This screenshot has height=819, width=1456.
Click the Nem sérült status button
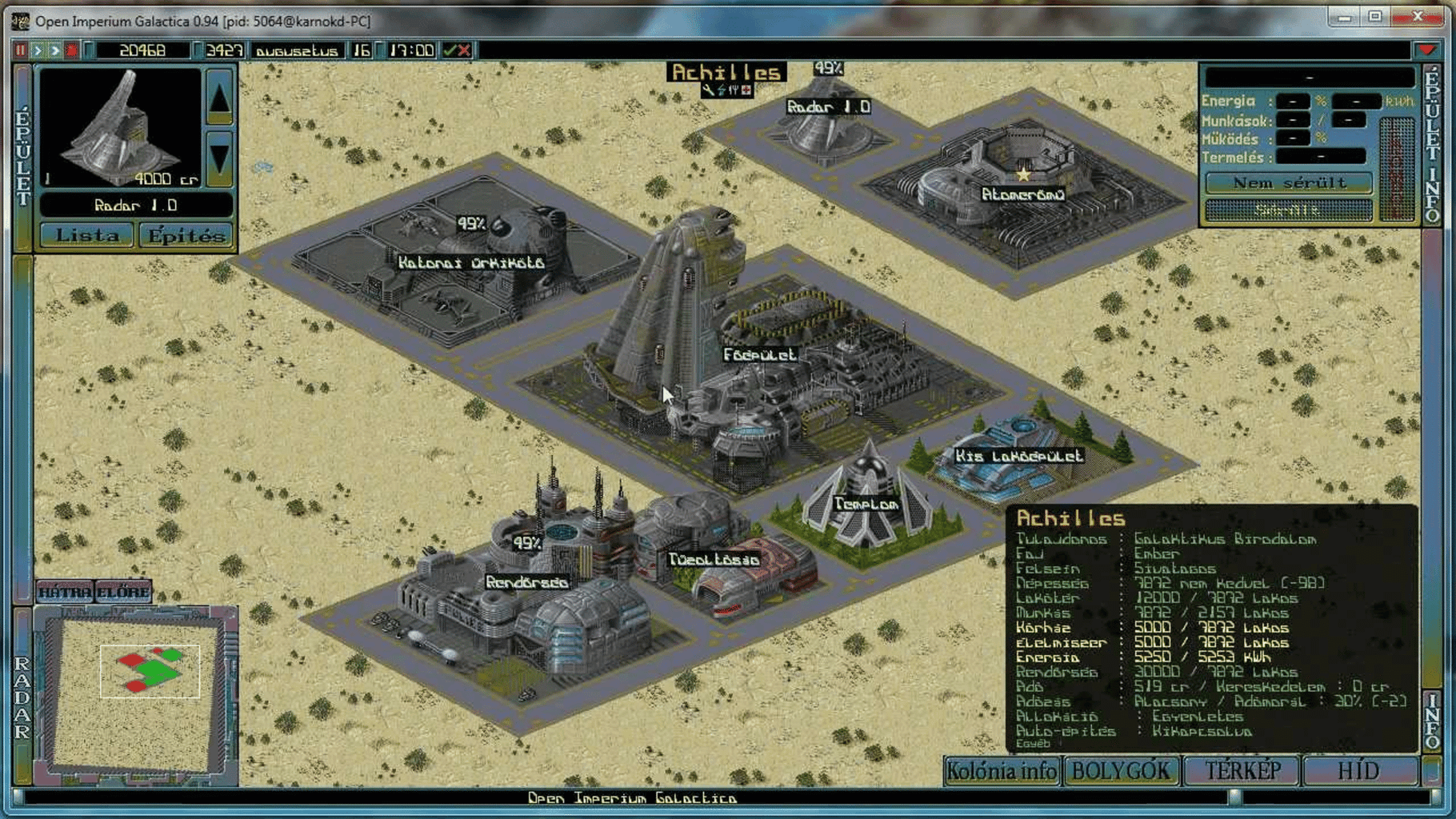pyautogui.click(x=1289, y=183)
